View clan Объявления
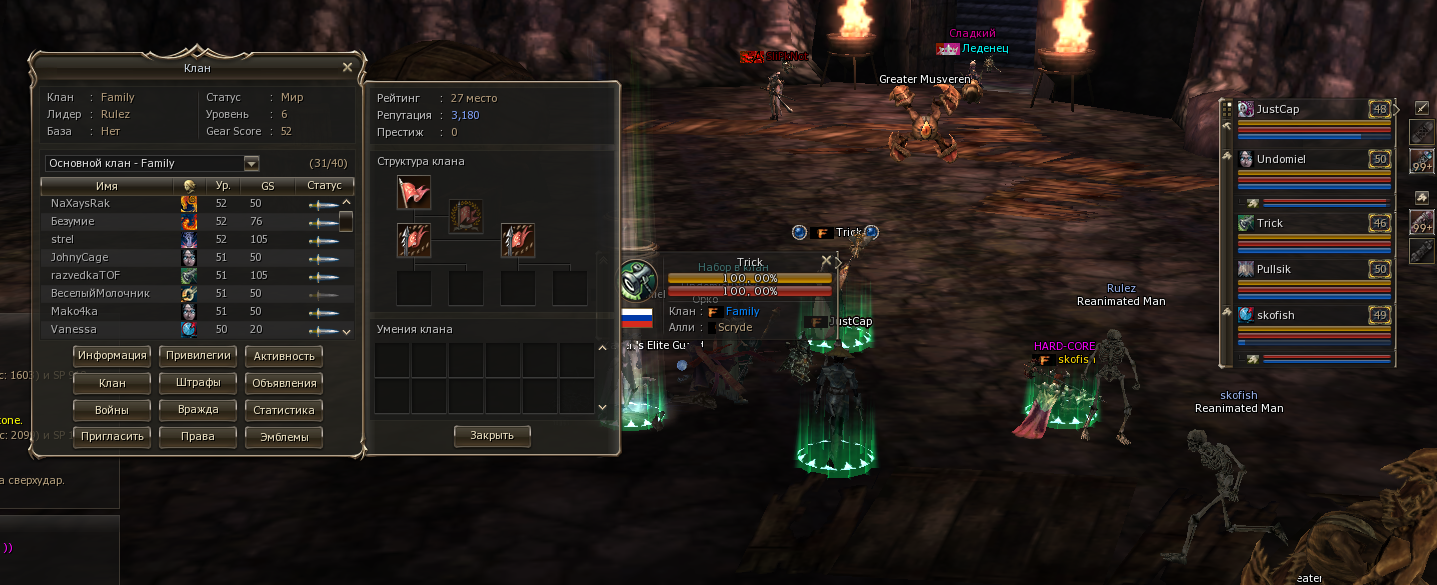1437x585 pixels. pyautogui.click(x=284, y=383)
